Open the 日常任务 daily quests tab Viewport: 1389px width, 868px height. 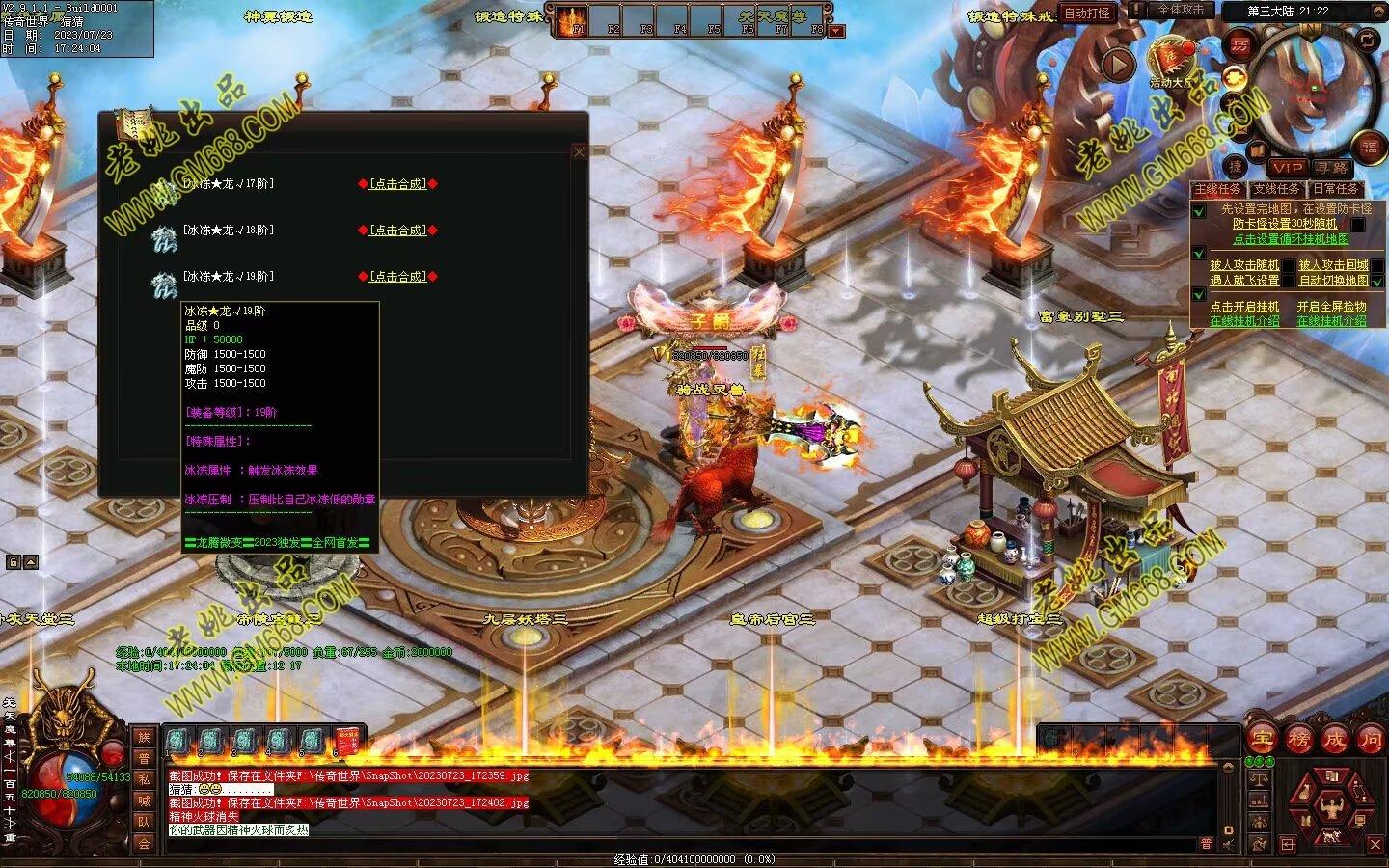pyautogui.click(x=1335, y=189)
